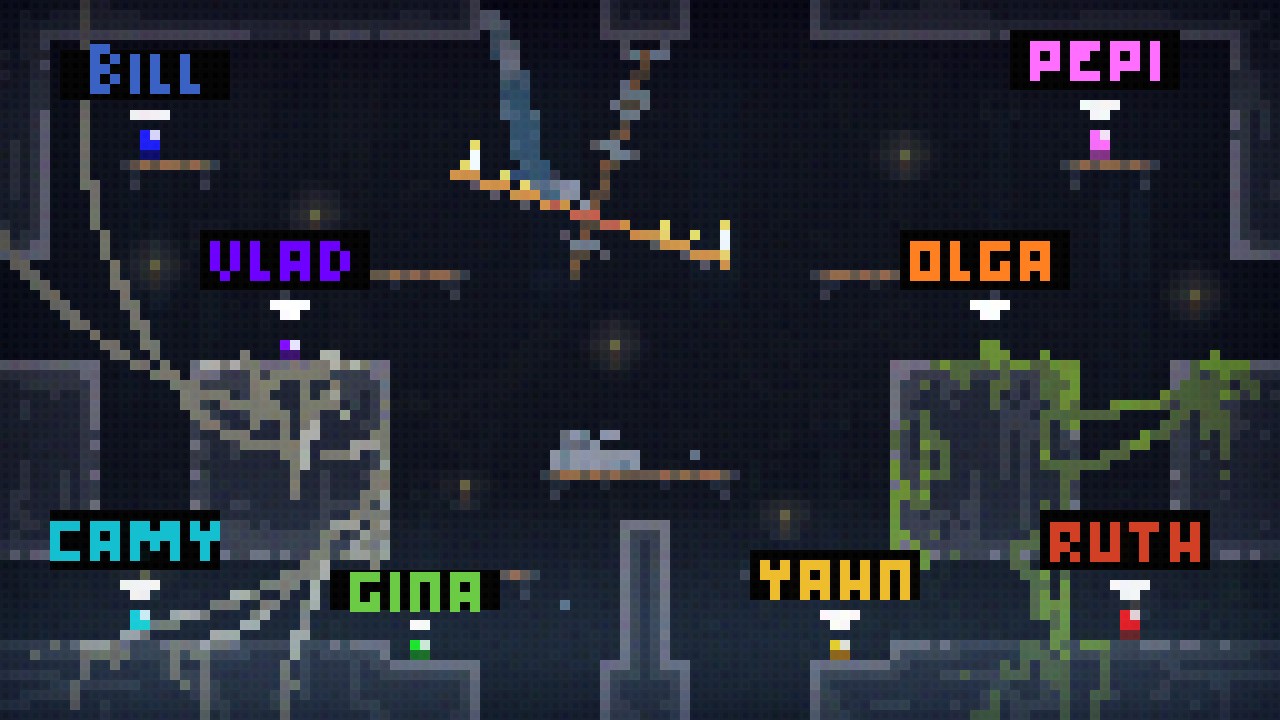Click the white marker above Olga
The height and width of the screenshot is (720, 1280).
click(990, 307)
